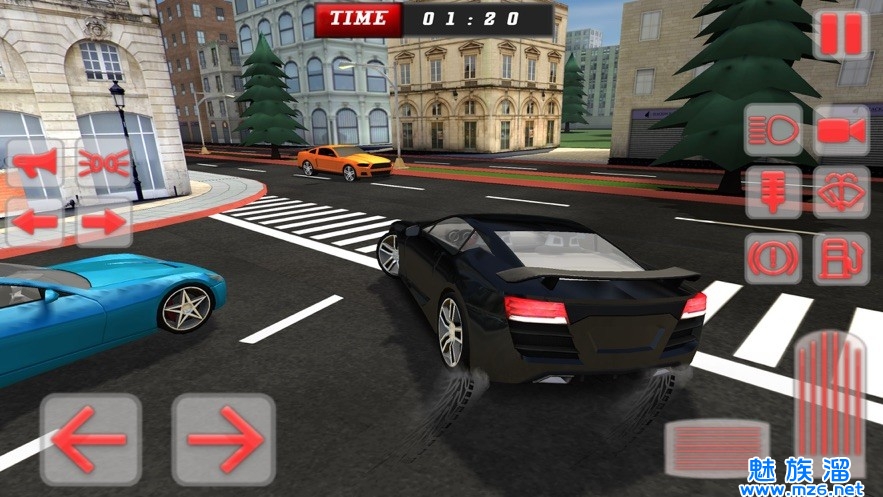
Task: Pause the game with the pause button
Action: coord(840,35)
